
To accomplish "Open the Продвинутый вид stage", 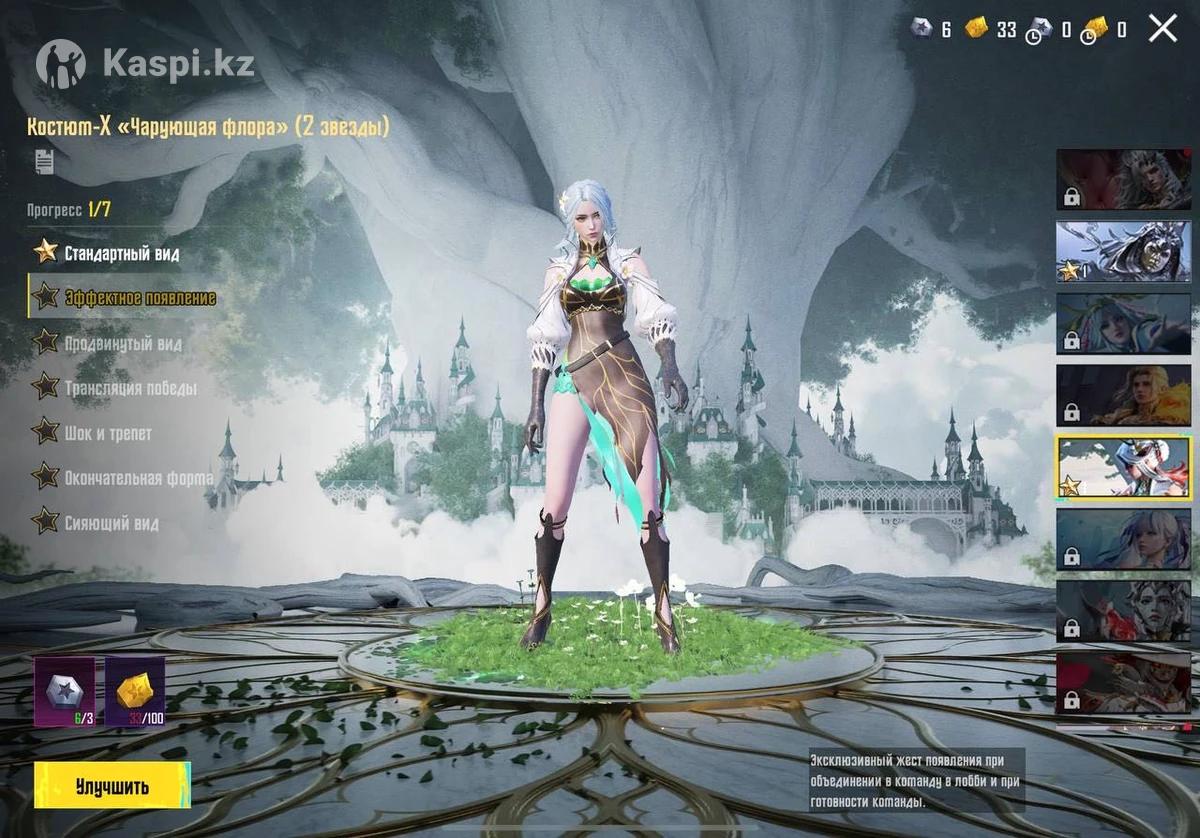I will click(x=122, y=343).
